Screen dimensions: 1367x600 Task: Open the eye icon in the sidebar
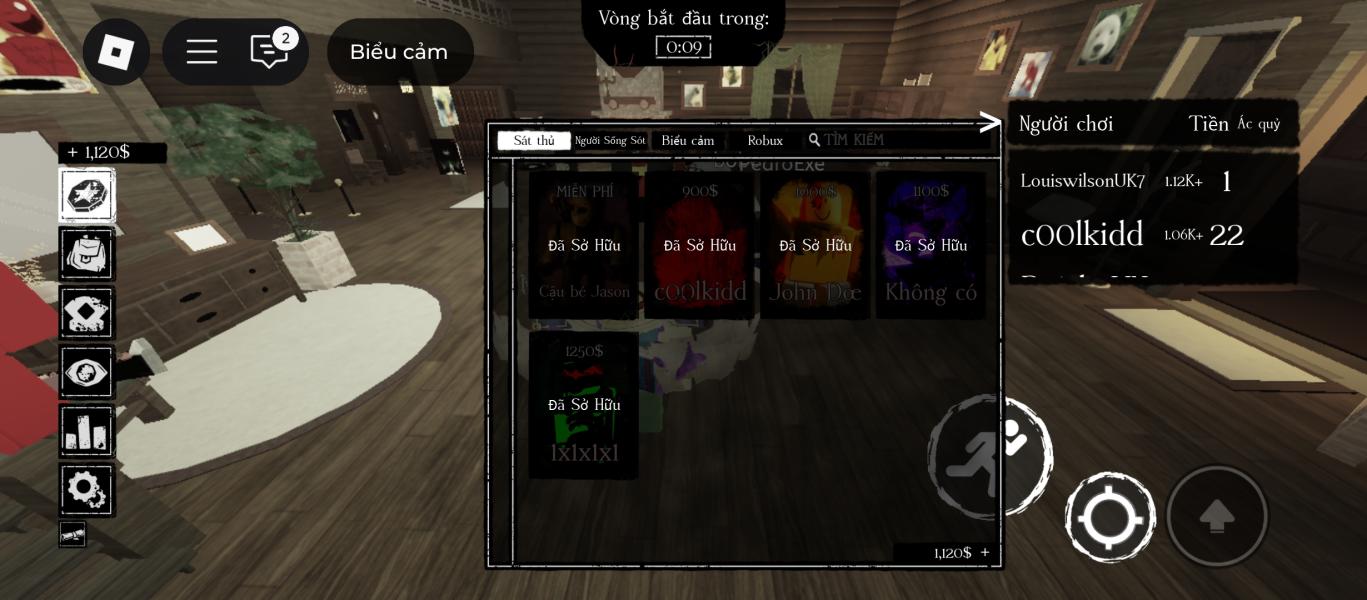click(87, 372)
